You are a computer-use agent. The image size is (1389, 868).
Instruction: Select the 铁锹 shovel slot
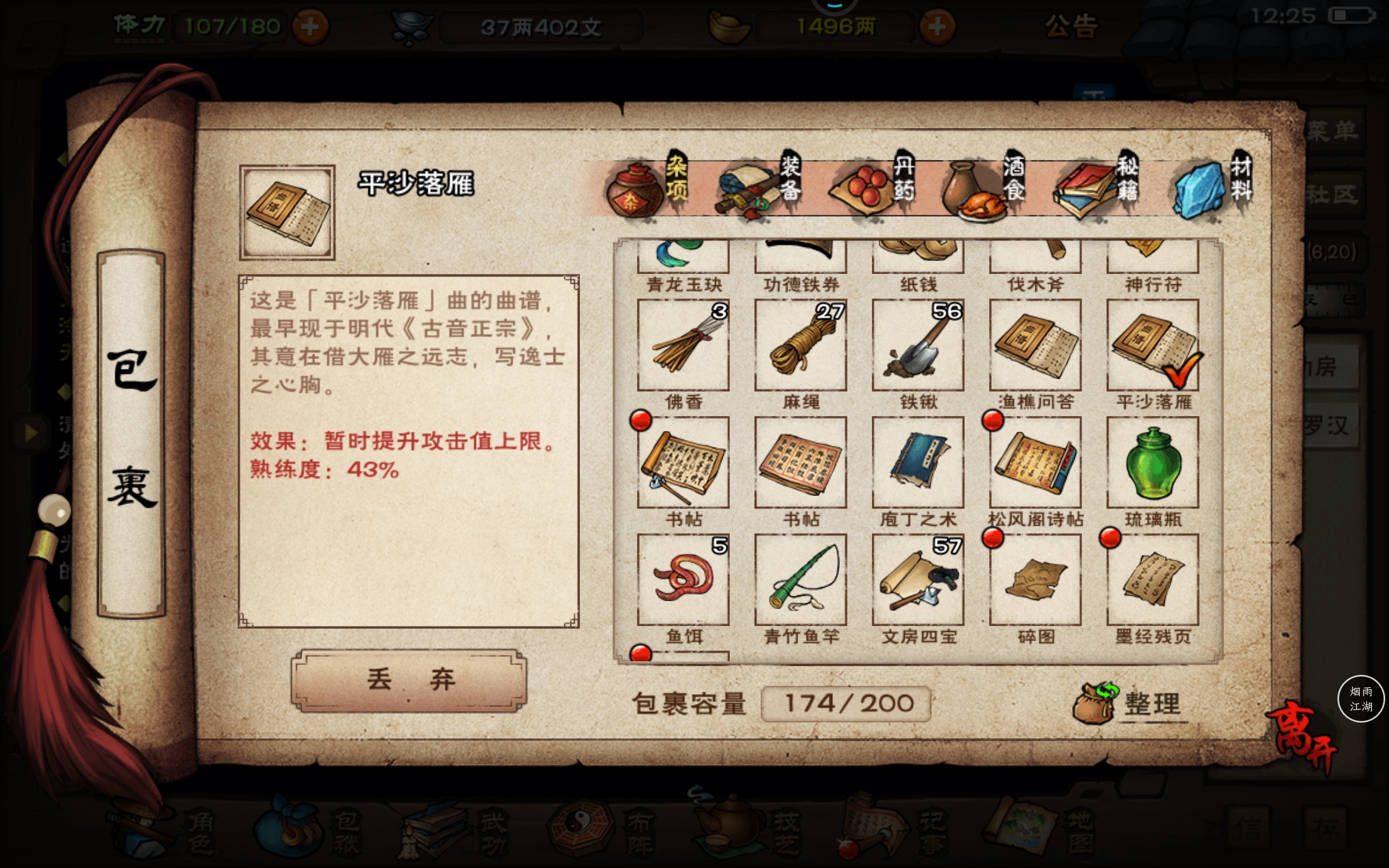(x=918, y=346)
